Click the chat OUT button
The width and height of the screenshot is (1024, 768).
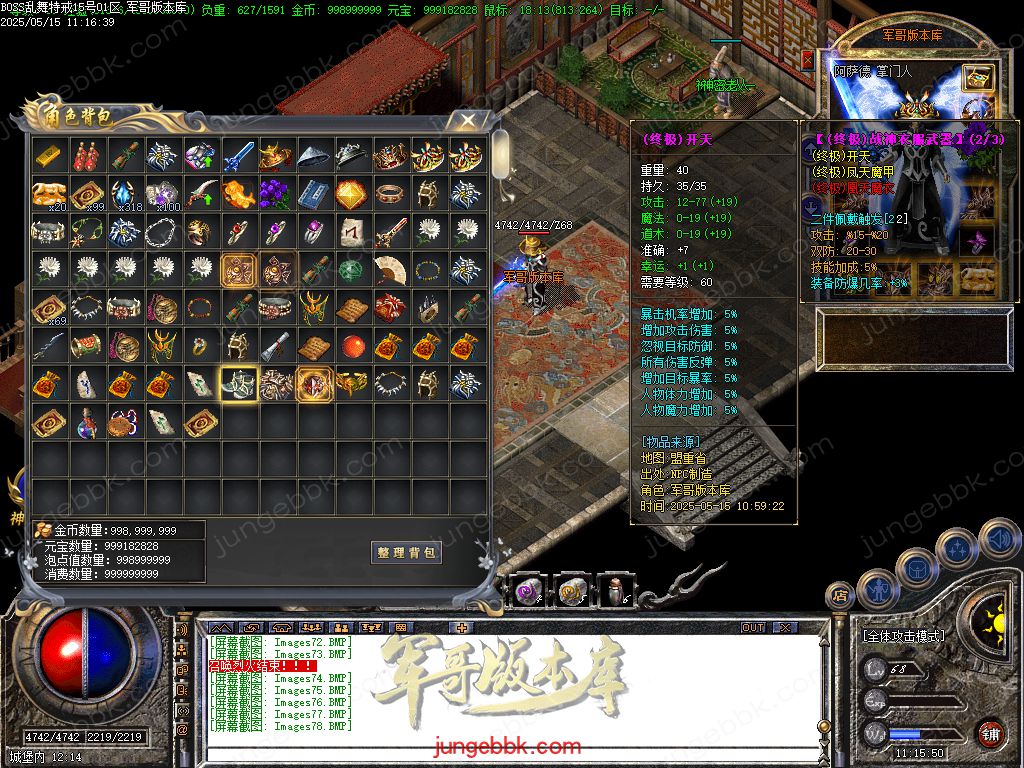(x=753, y=628)
